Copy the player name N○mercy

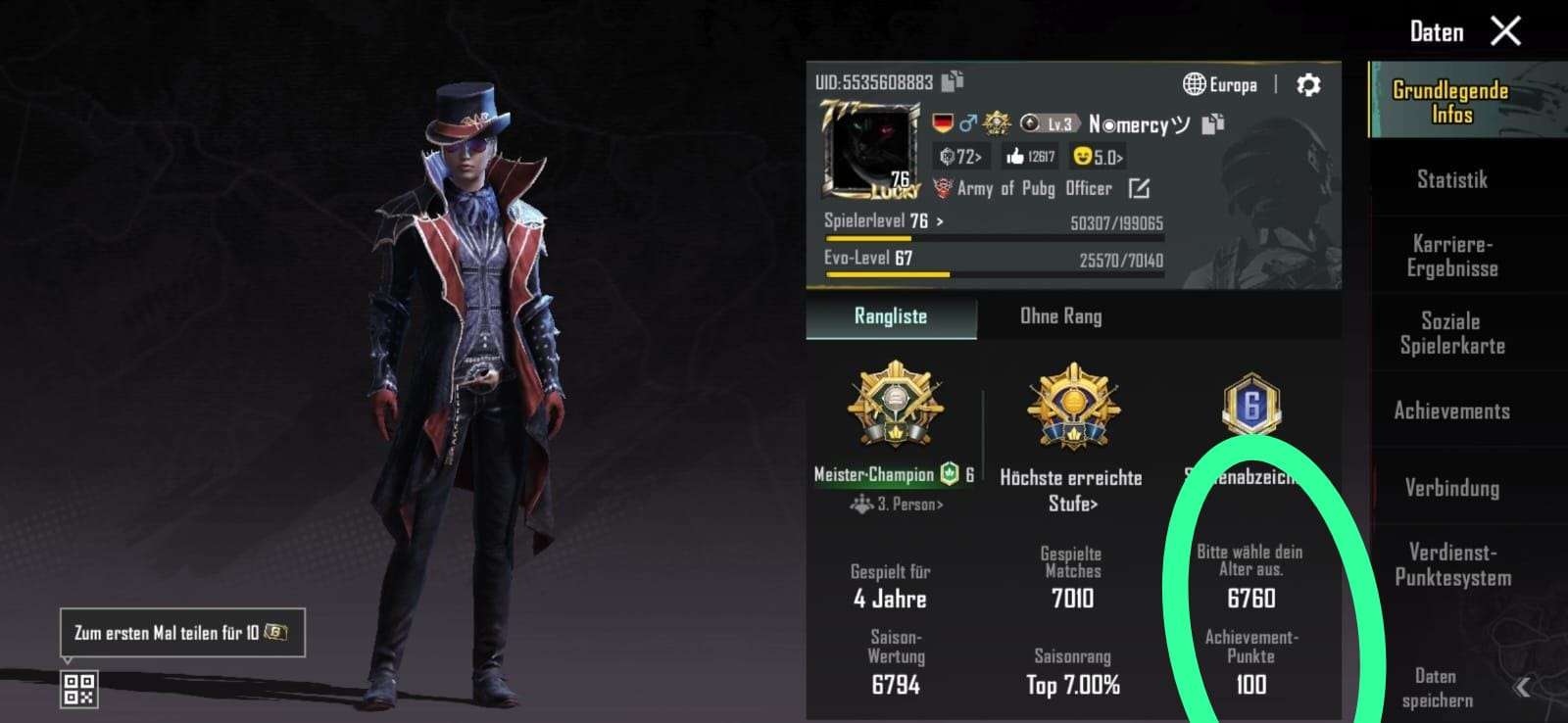(1213, 123)
